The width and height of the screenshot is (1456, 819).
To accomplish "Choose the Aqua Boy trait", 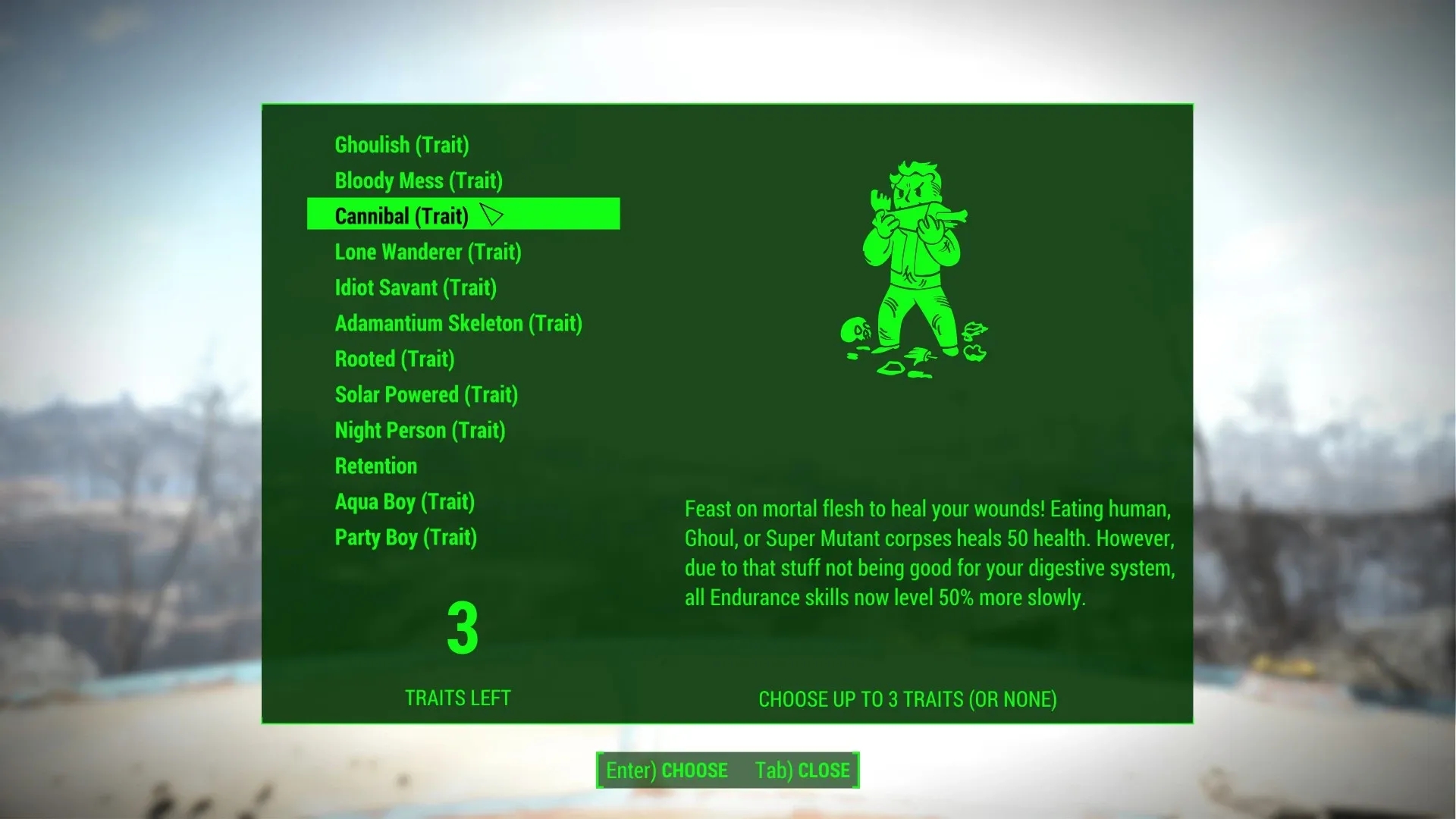I will coord(404,501).
